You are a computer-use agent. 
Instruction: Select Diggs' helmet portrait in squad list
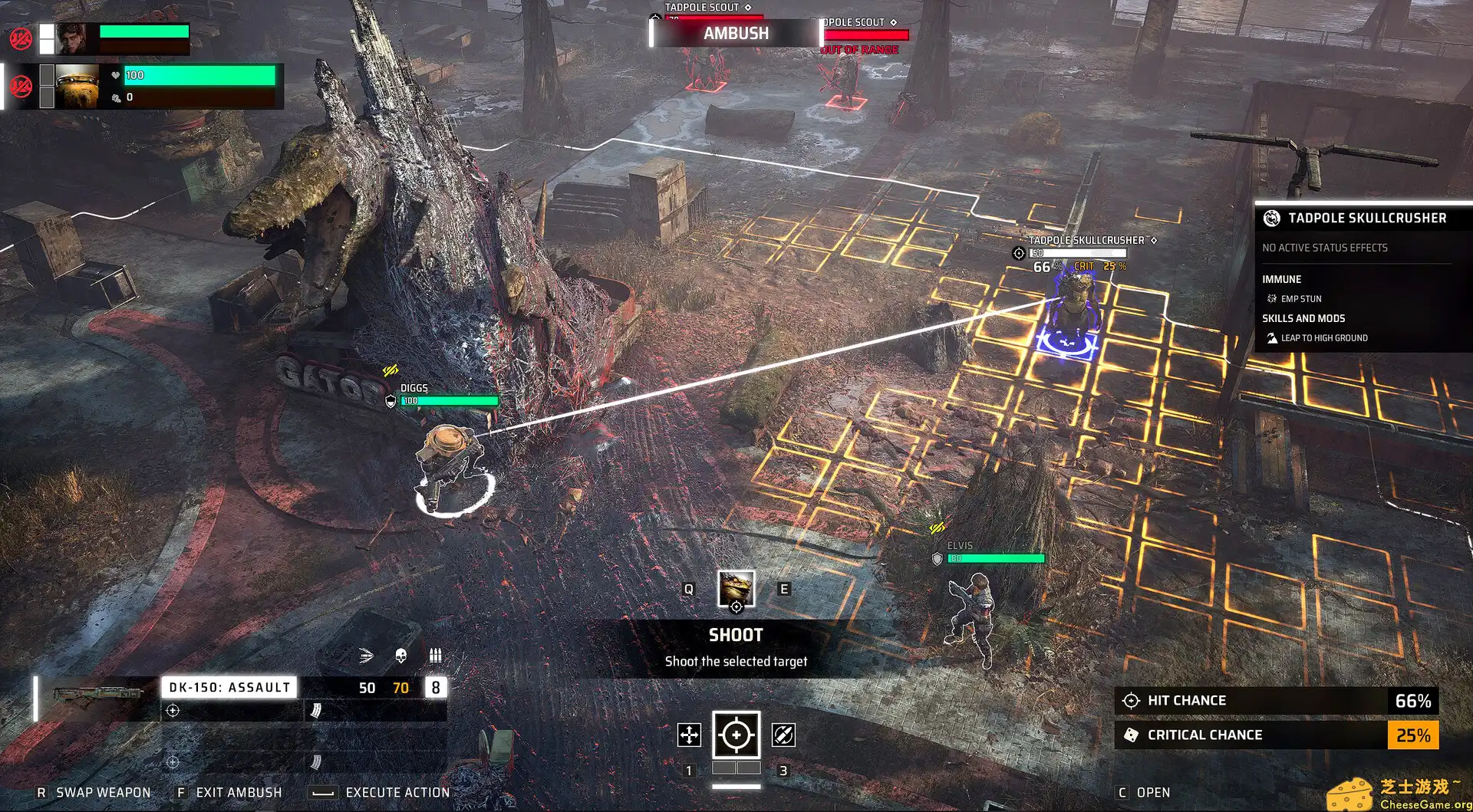(x=77, y=85)
